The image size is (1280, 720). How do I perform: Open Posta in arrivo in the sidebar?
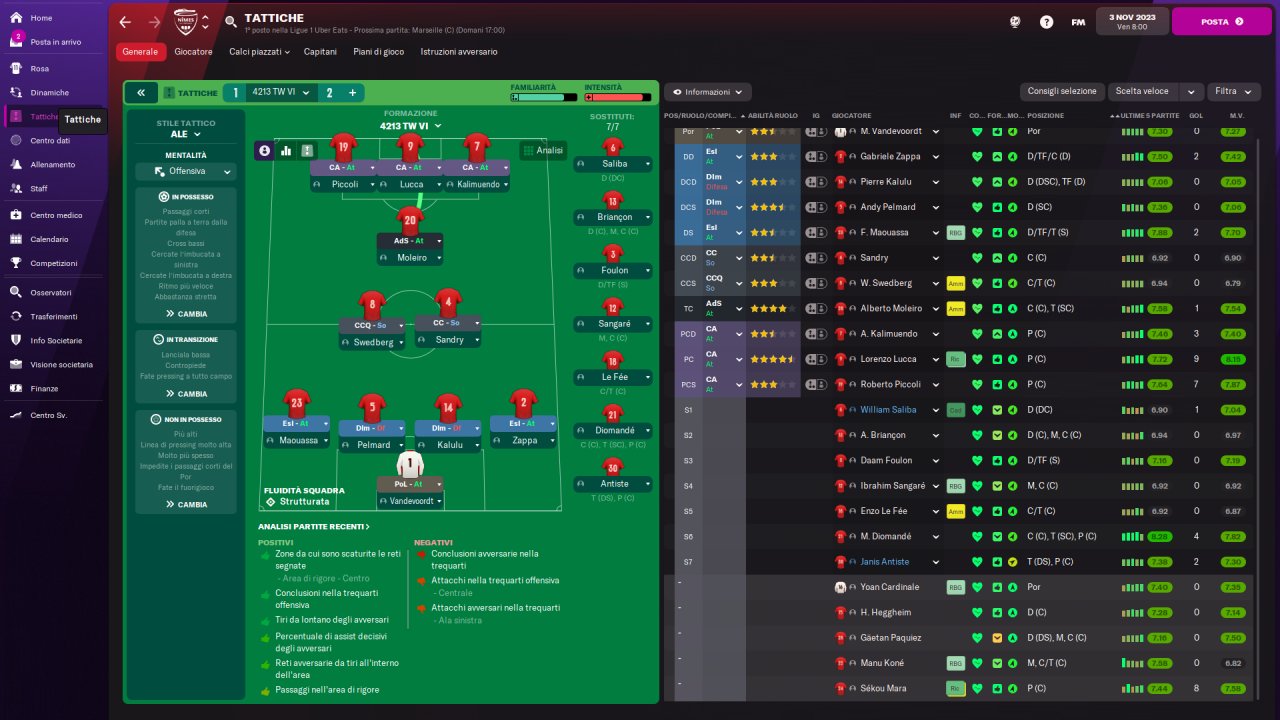click(55, 42)
